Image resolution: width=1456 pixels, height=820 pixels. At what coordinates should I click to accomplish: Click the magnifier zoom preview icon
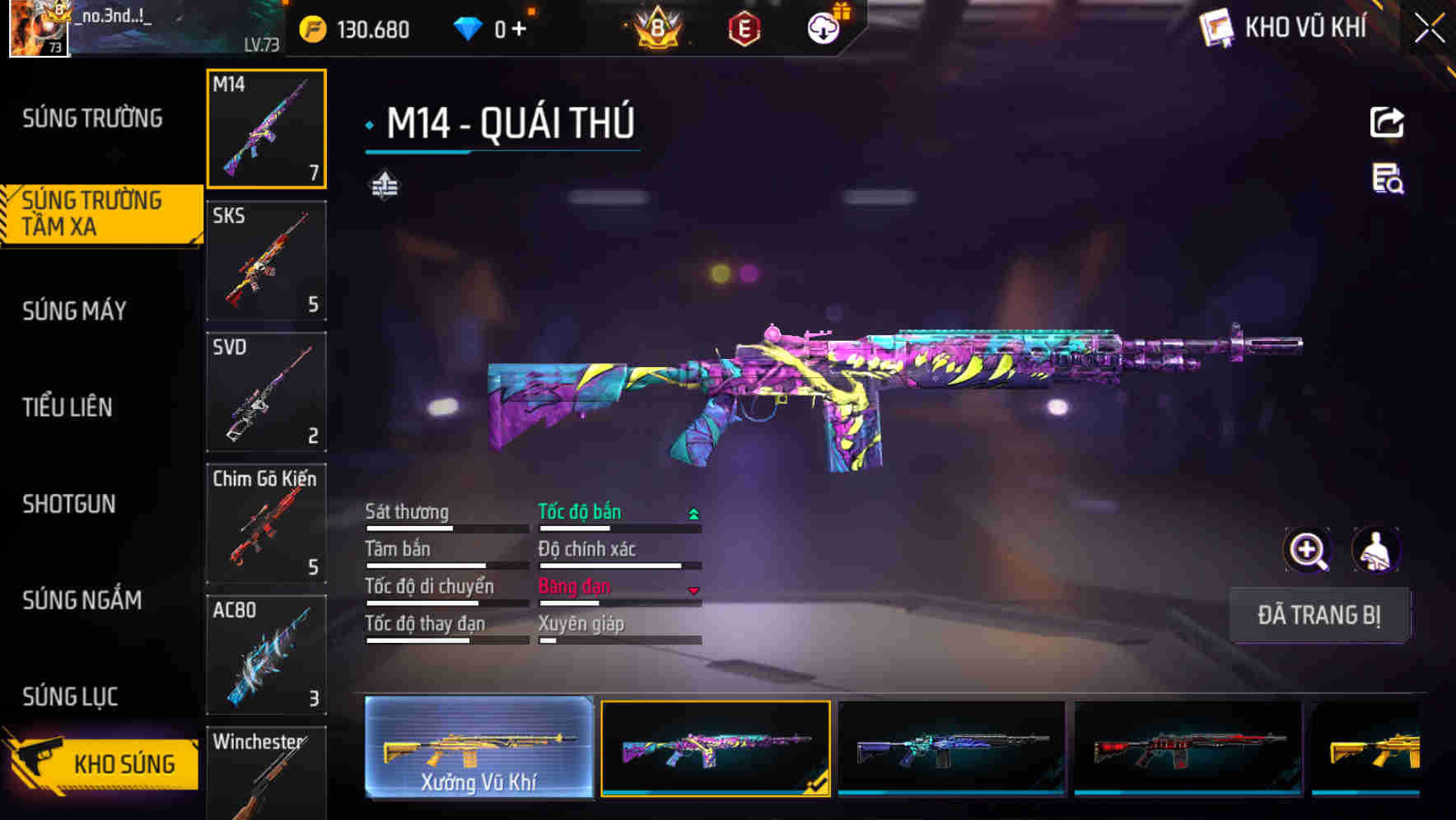pyautogui.click(x=1309, y=549)
